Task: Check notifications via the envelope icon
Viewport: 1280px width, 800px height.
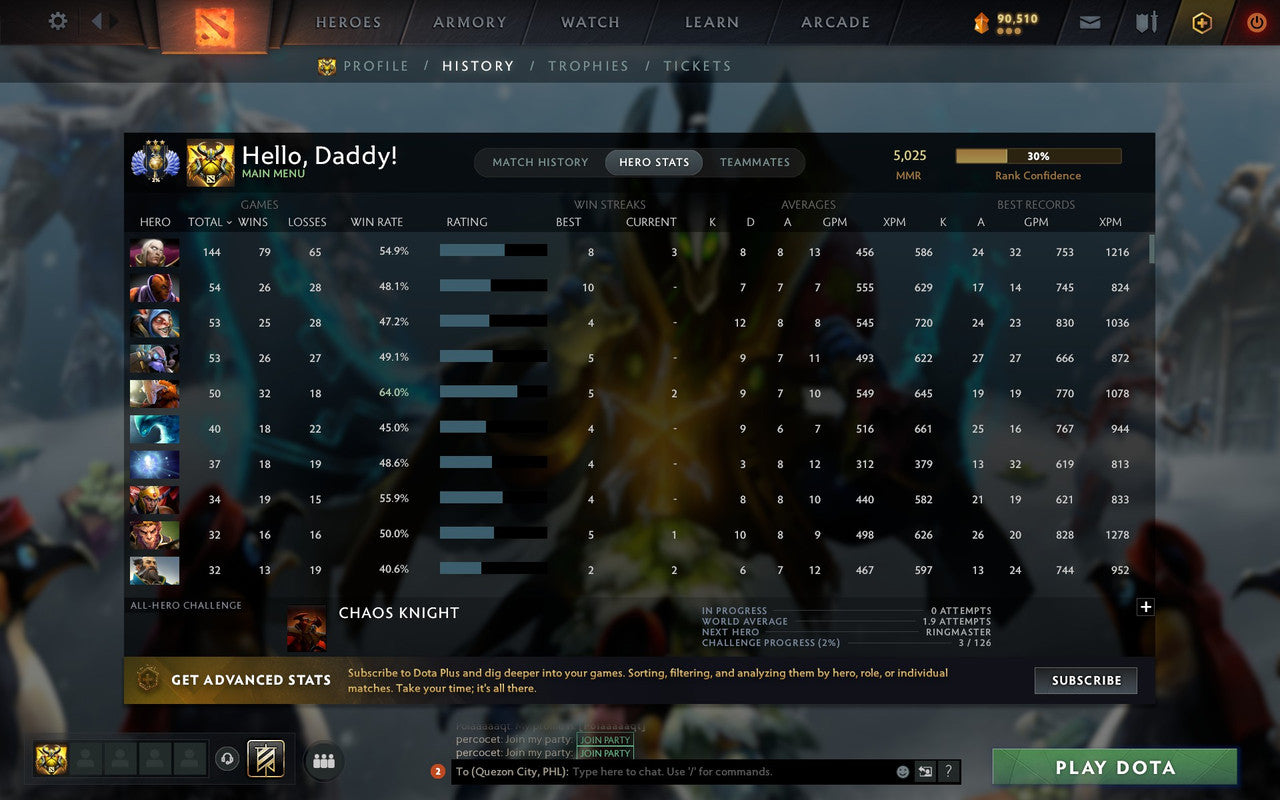Action: 1089,21
